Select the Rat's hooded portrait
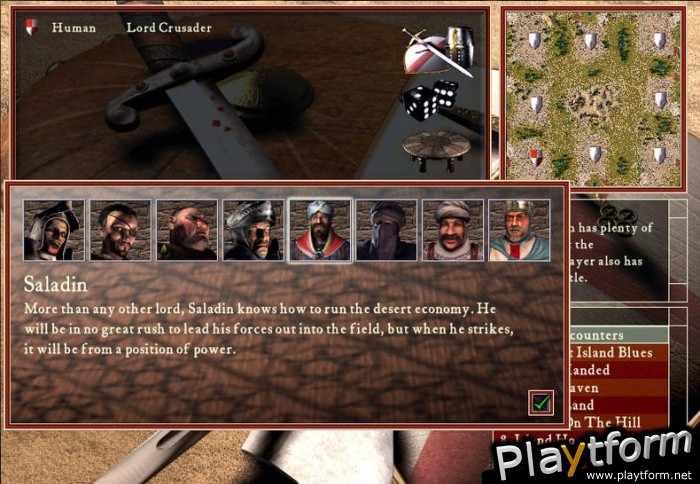The image size is (700, 484). [54, 231]
